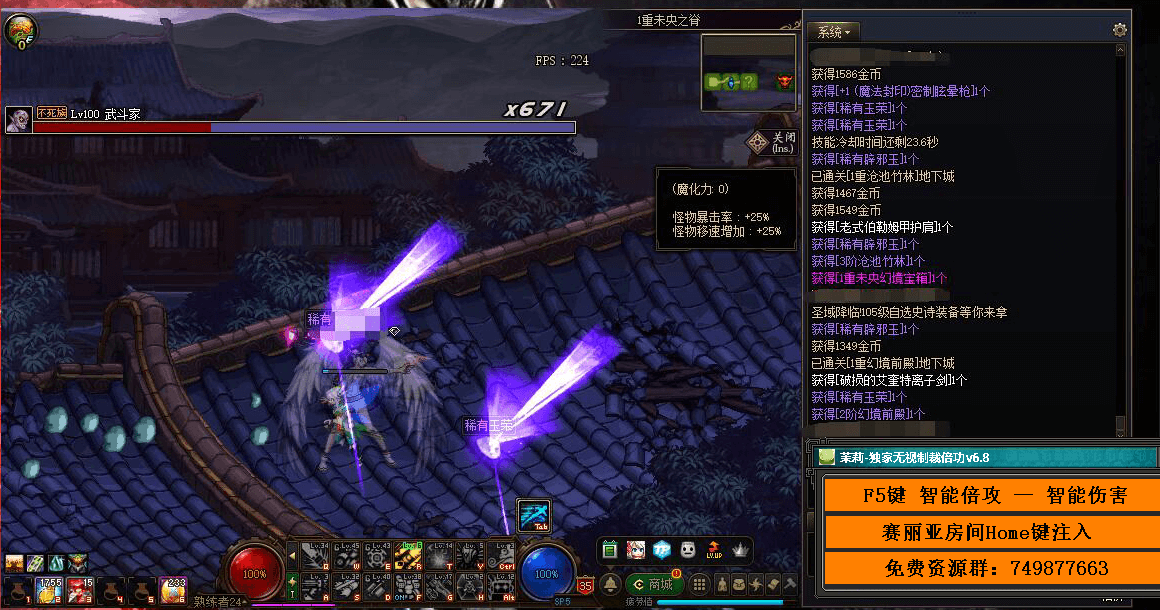The height and width of the screenshot is (610, 1160).
Task: Open chat window settings gear
Action: pyautogui.click(x=1119, y=30)
